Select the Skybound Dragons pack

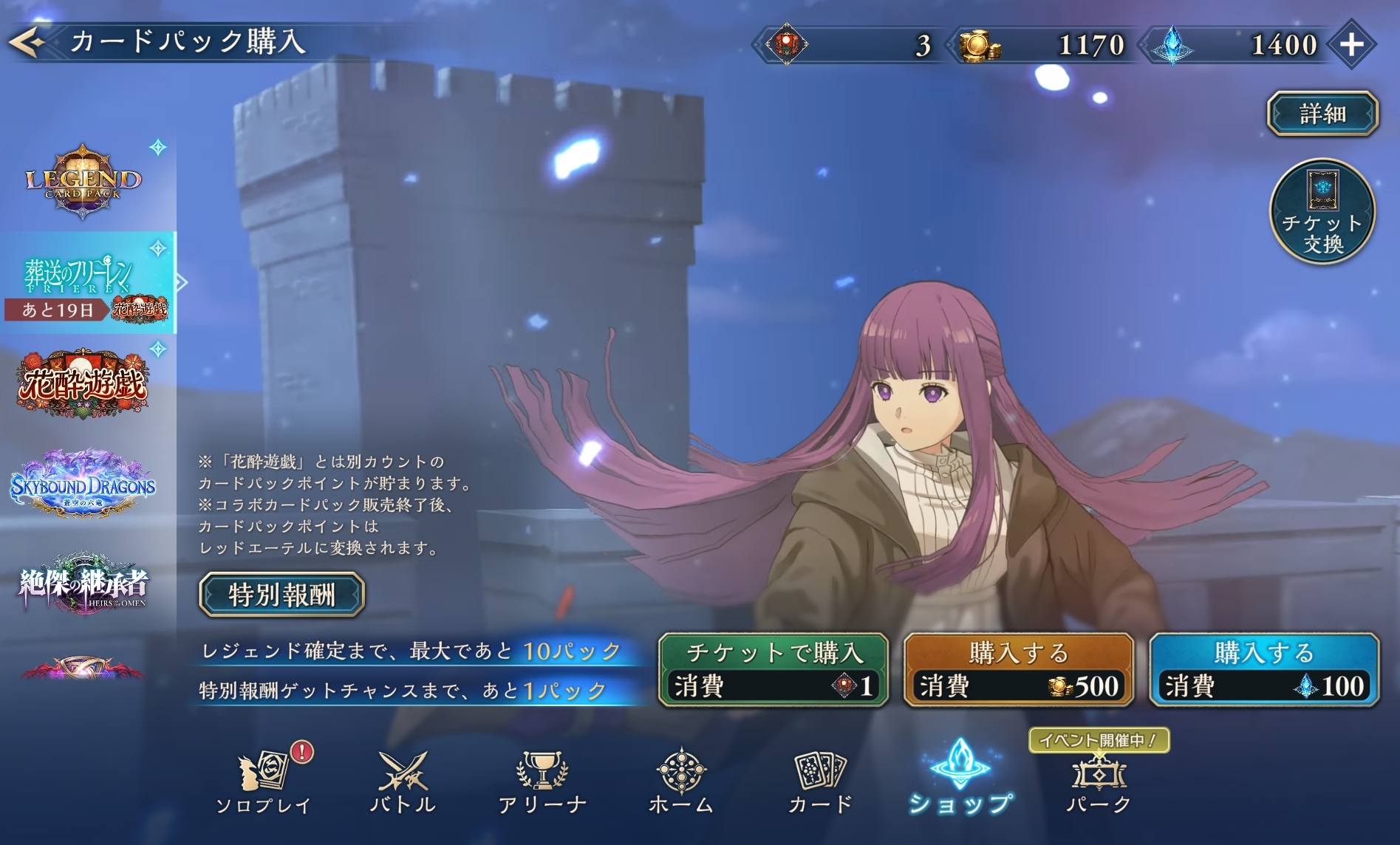(83, 486)
